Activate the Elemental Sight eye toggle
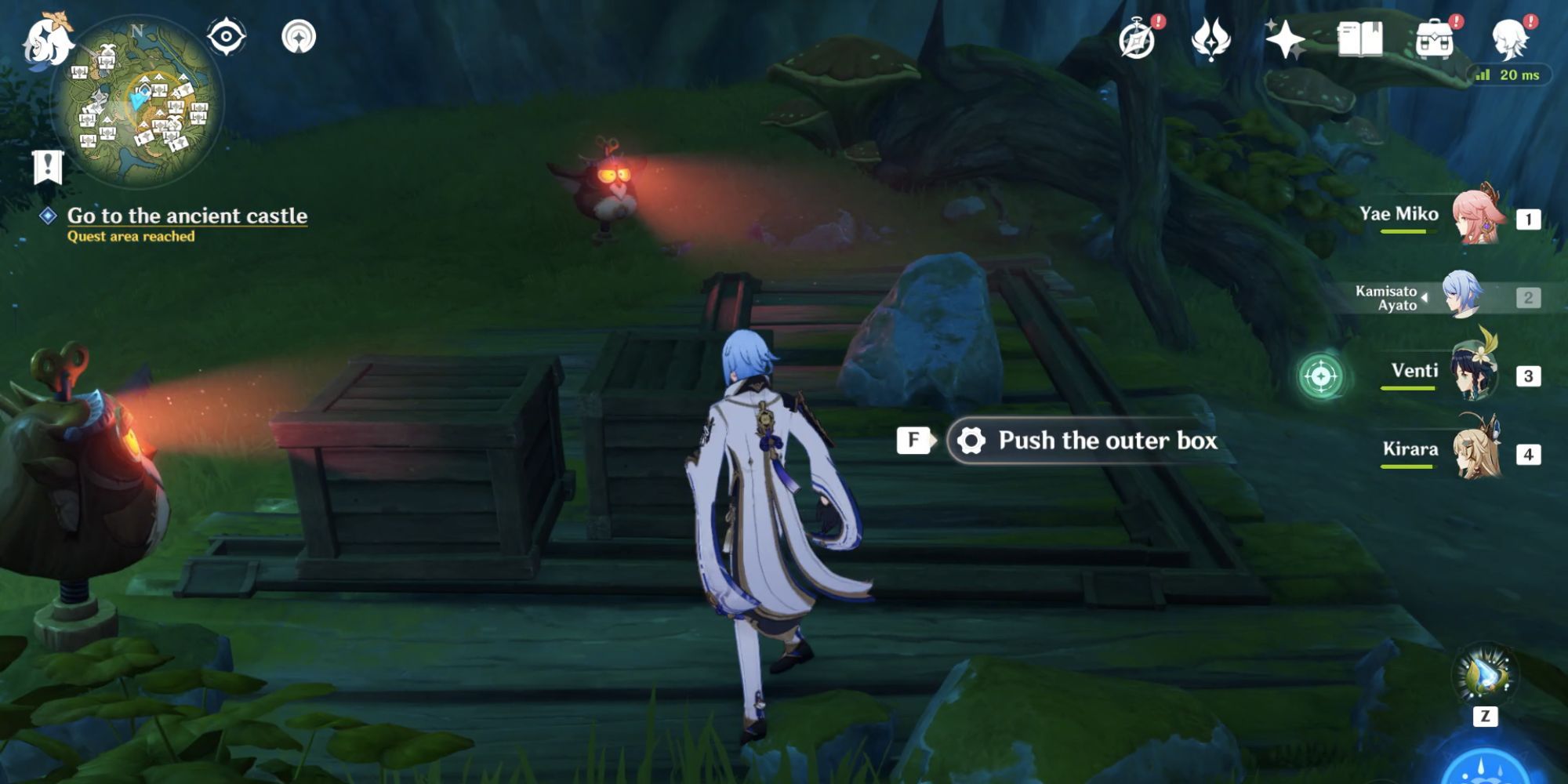 pos(227,35)
